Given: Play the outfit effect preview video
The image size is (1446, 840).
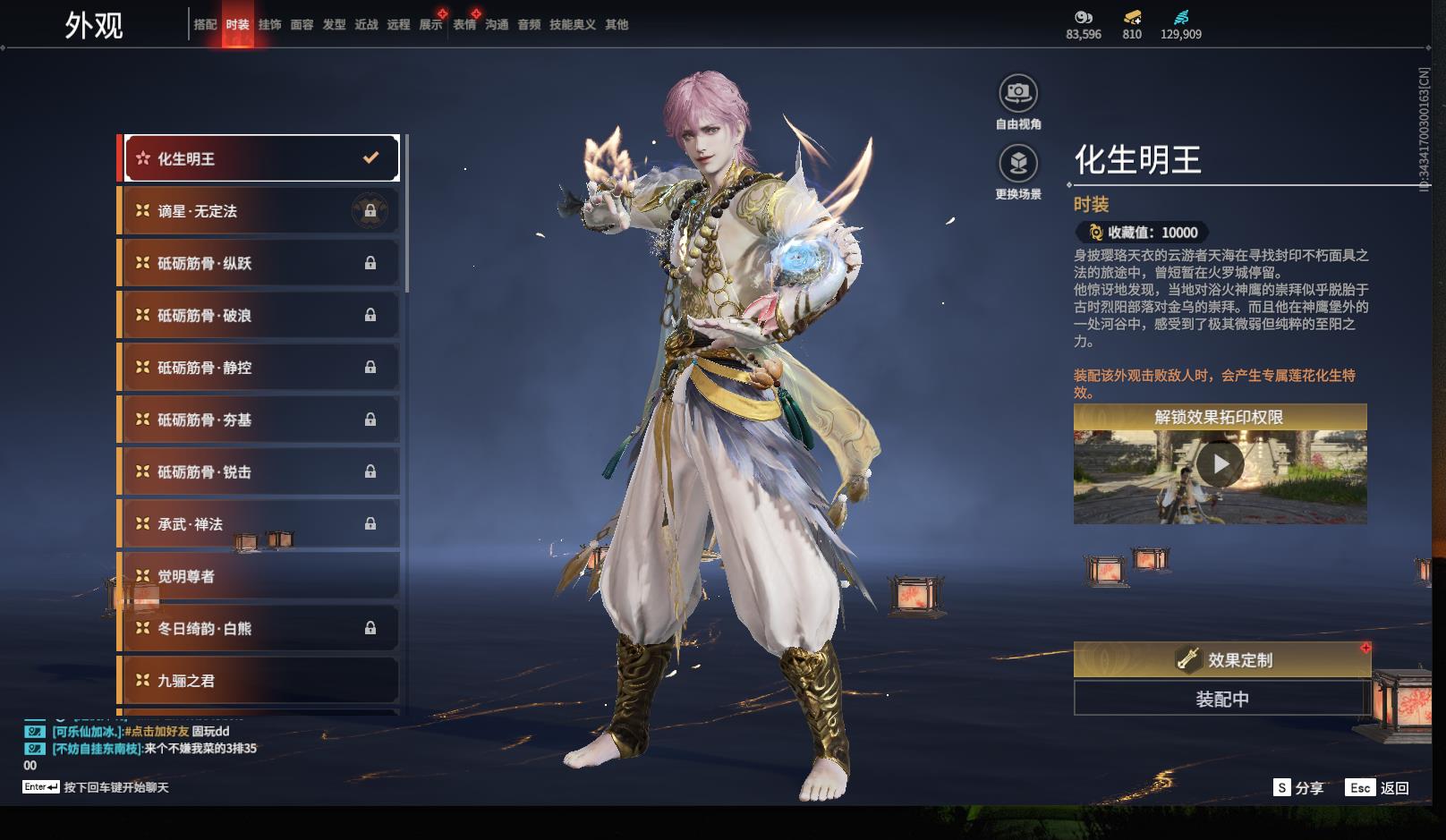Looking at the screenshot, I should pos(1220,464).
